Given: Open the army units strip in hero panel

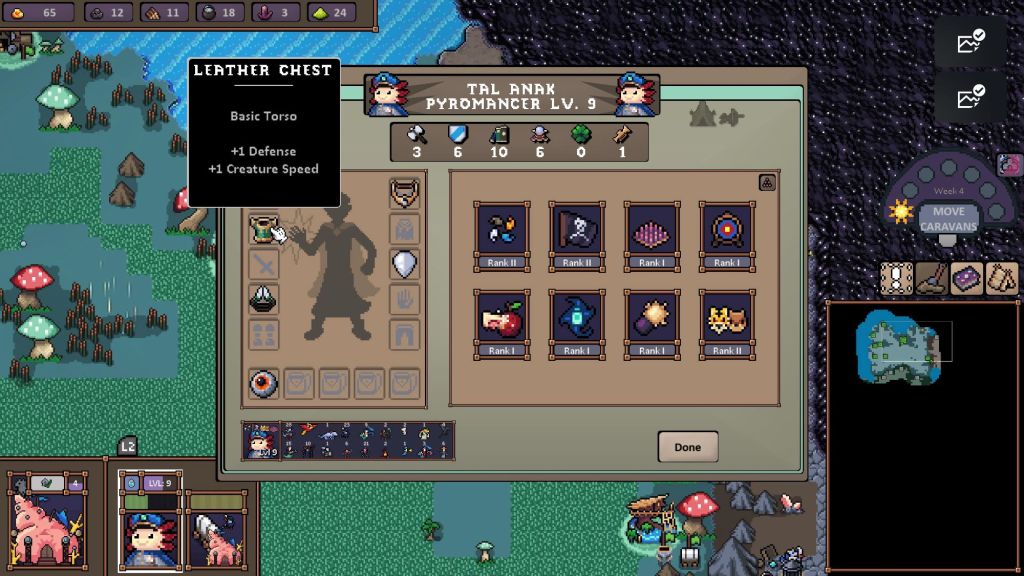Looking at the screenshot, I should click(x=368, y=440).
